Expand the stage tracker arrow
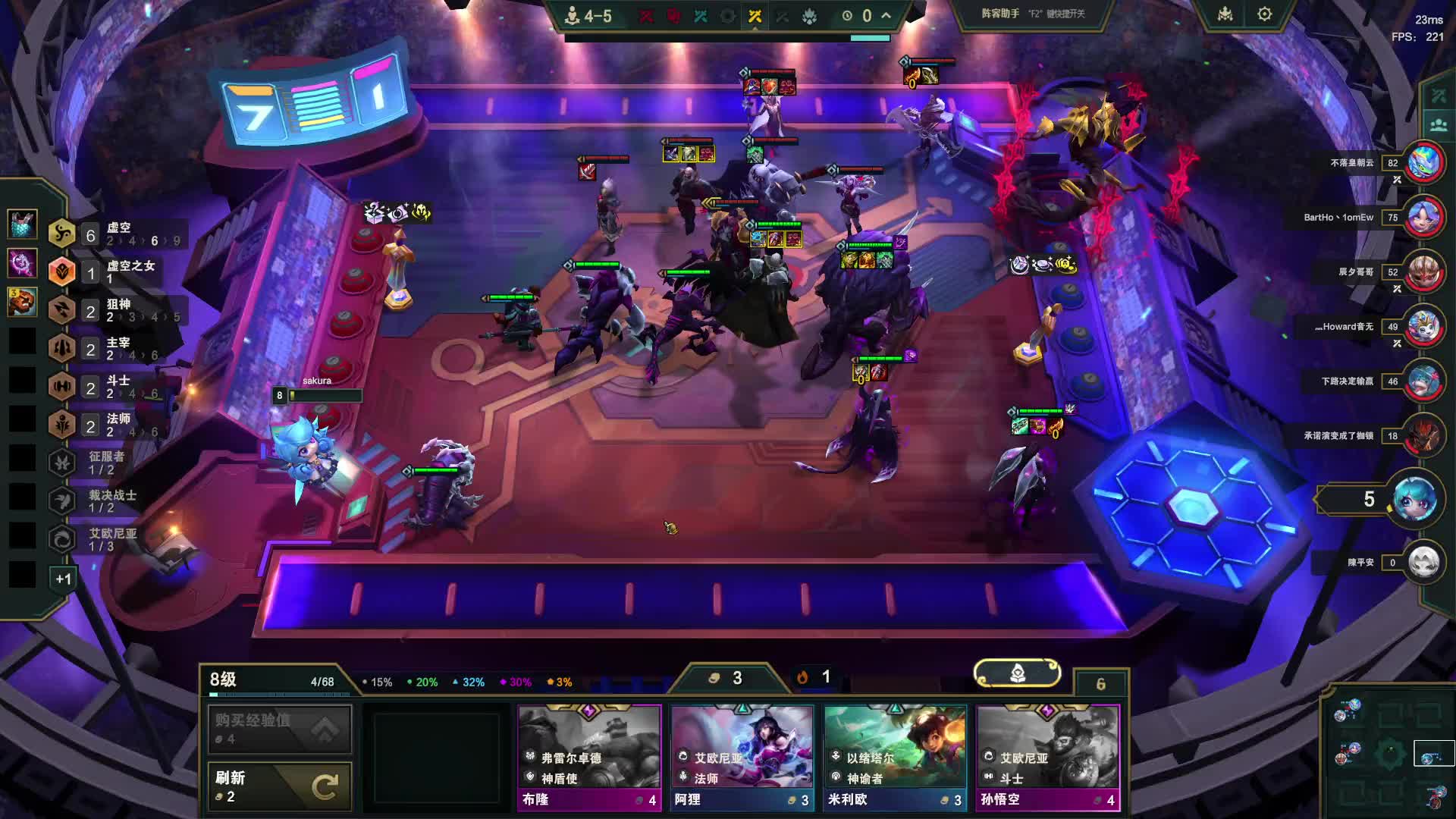This screenshot has width=1456, height=819. click(x=886, y=15)
